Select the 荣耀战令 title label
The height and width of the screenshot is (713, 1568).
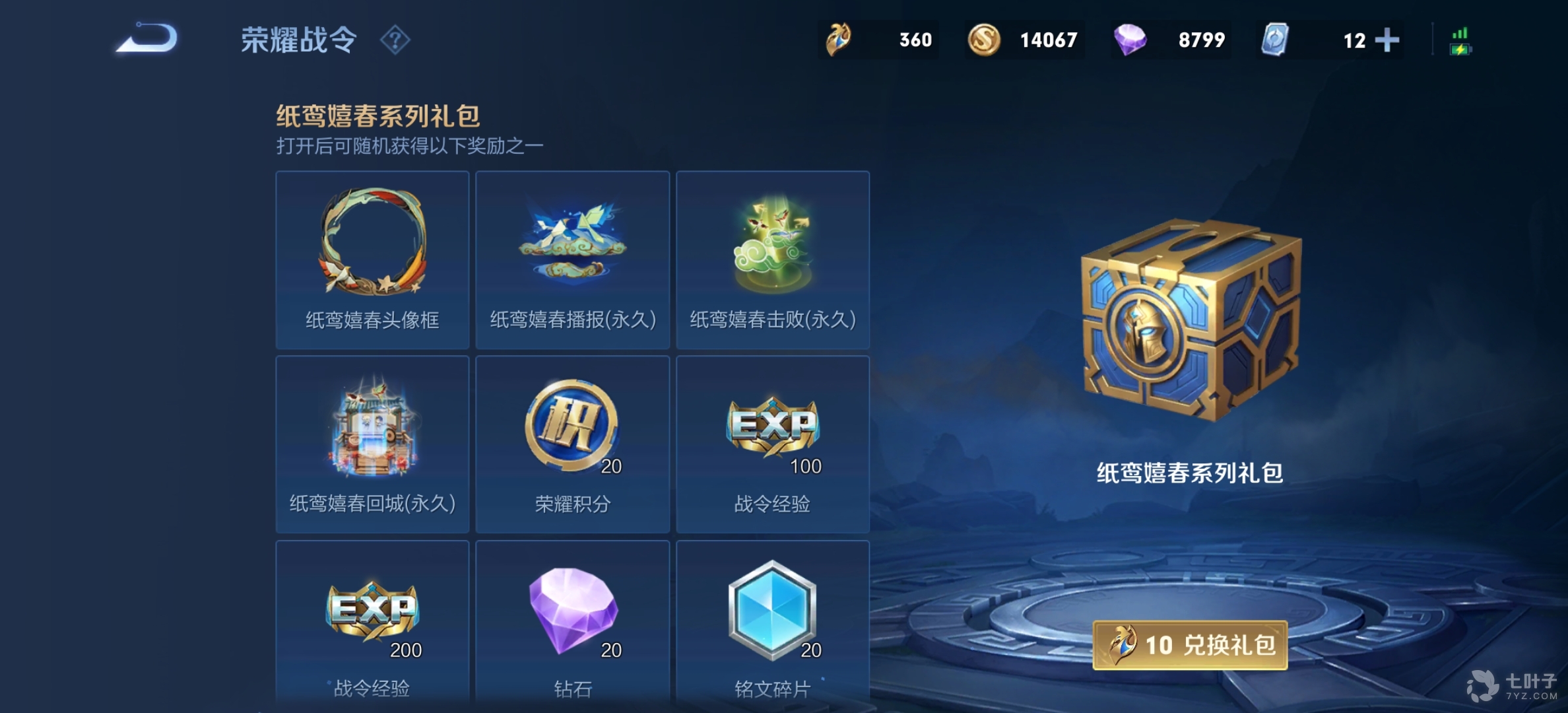point(296,40)
